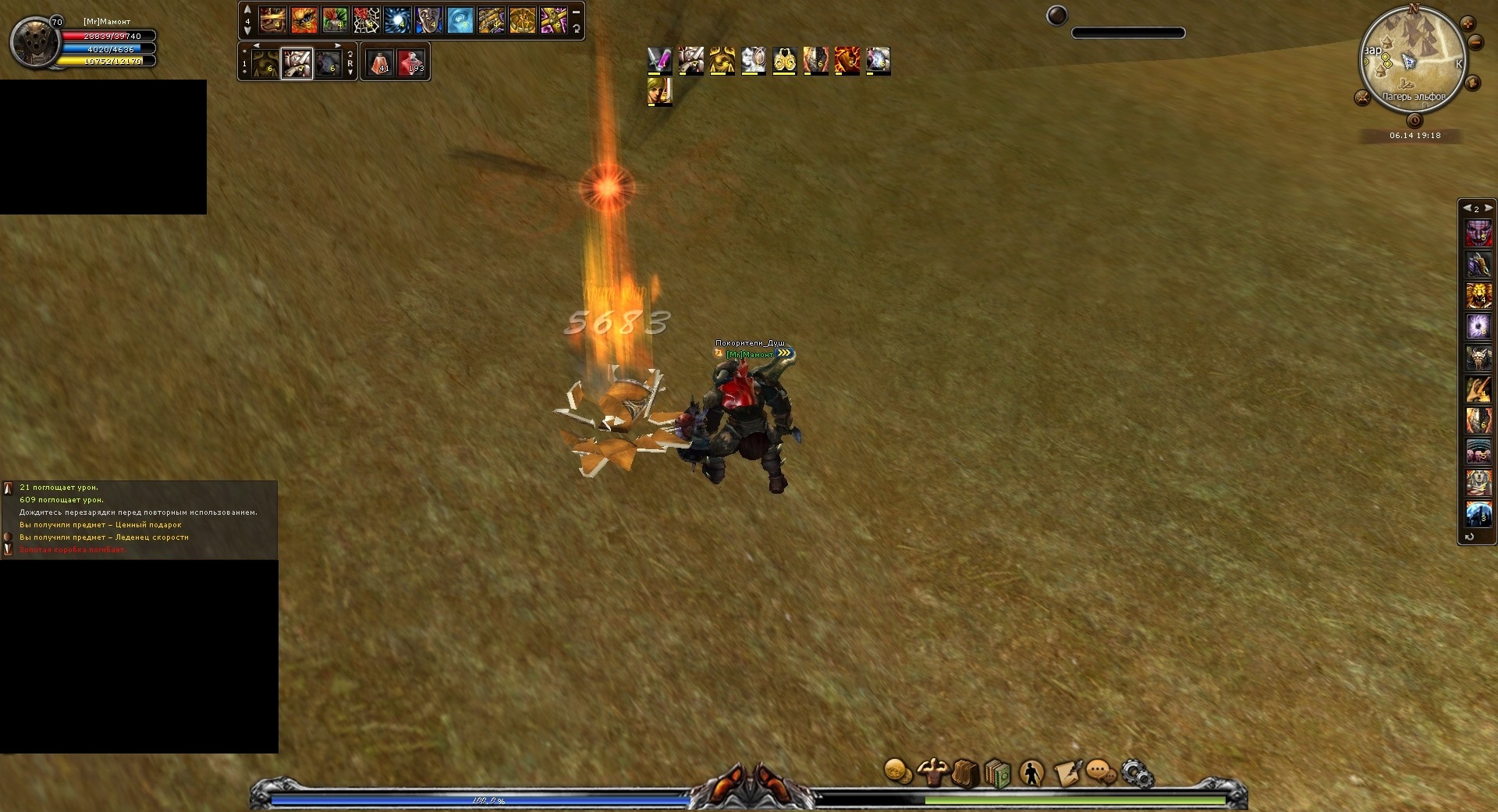This screenshot has height=812, width=1498.
Task: Open the gold coins shop icon
Action: [x=898, y=772]
